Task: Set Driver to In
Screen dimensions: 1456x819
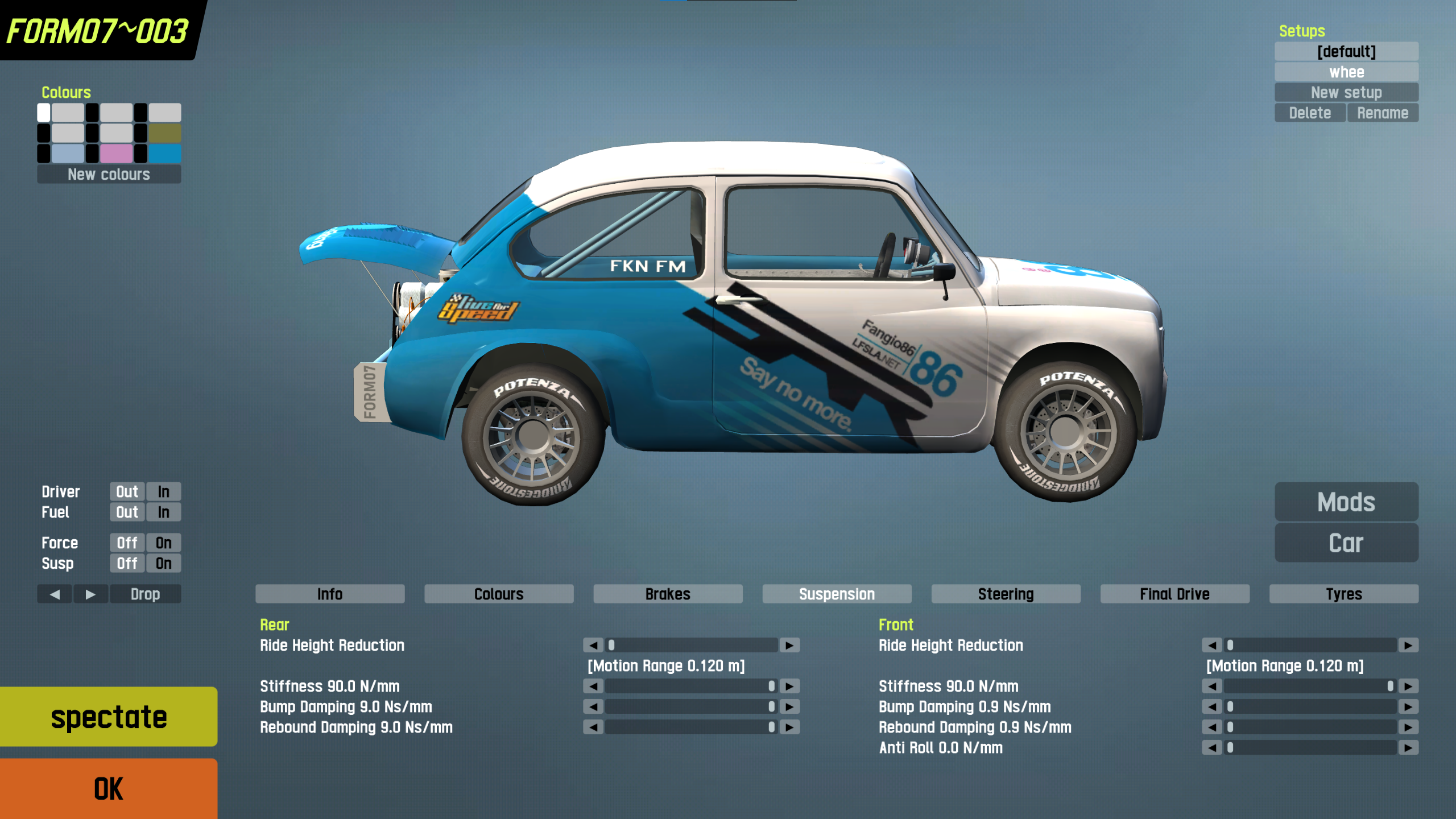Action: [164, 491]
